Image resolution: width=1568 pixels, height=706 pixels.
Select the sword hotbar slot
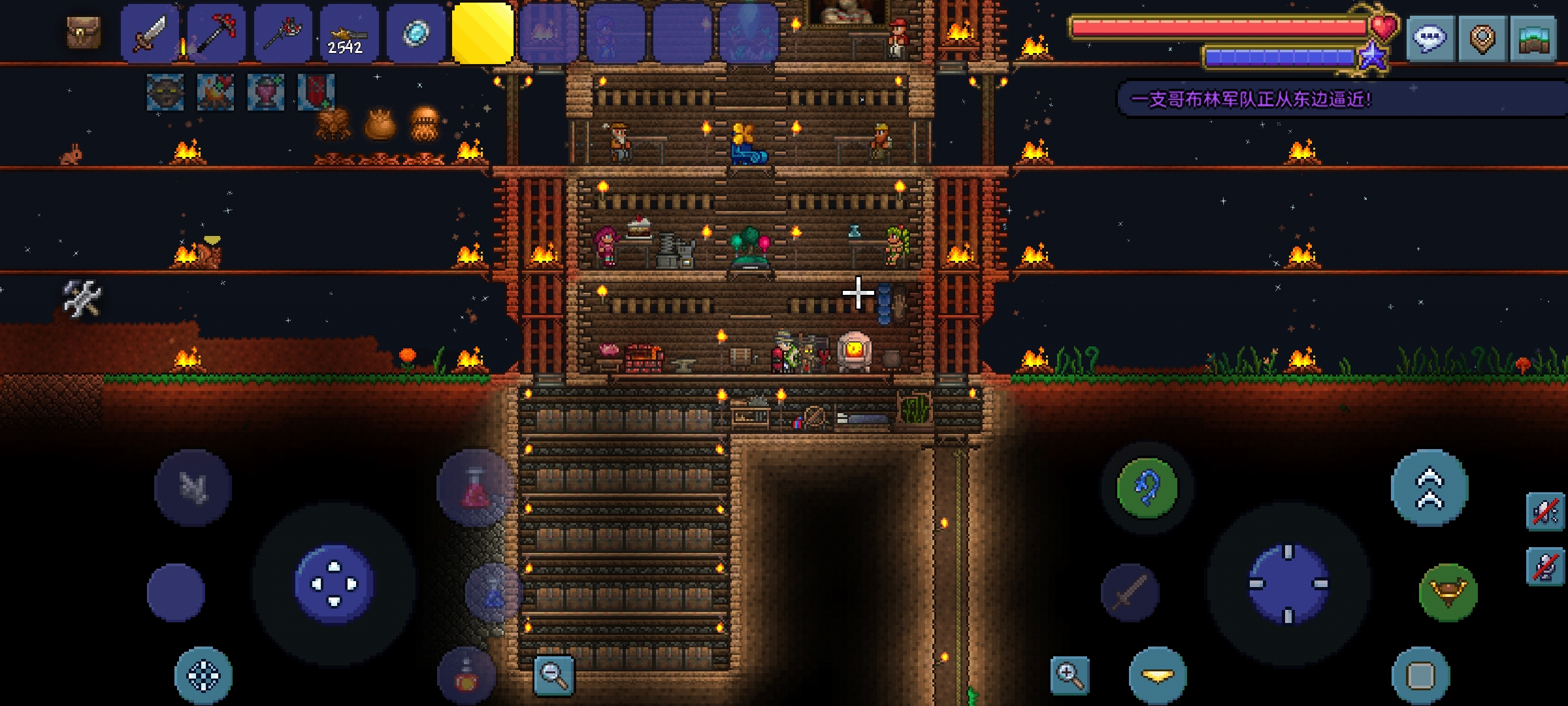pyautogui.click(x=150, y=34)
